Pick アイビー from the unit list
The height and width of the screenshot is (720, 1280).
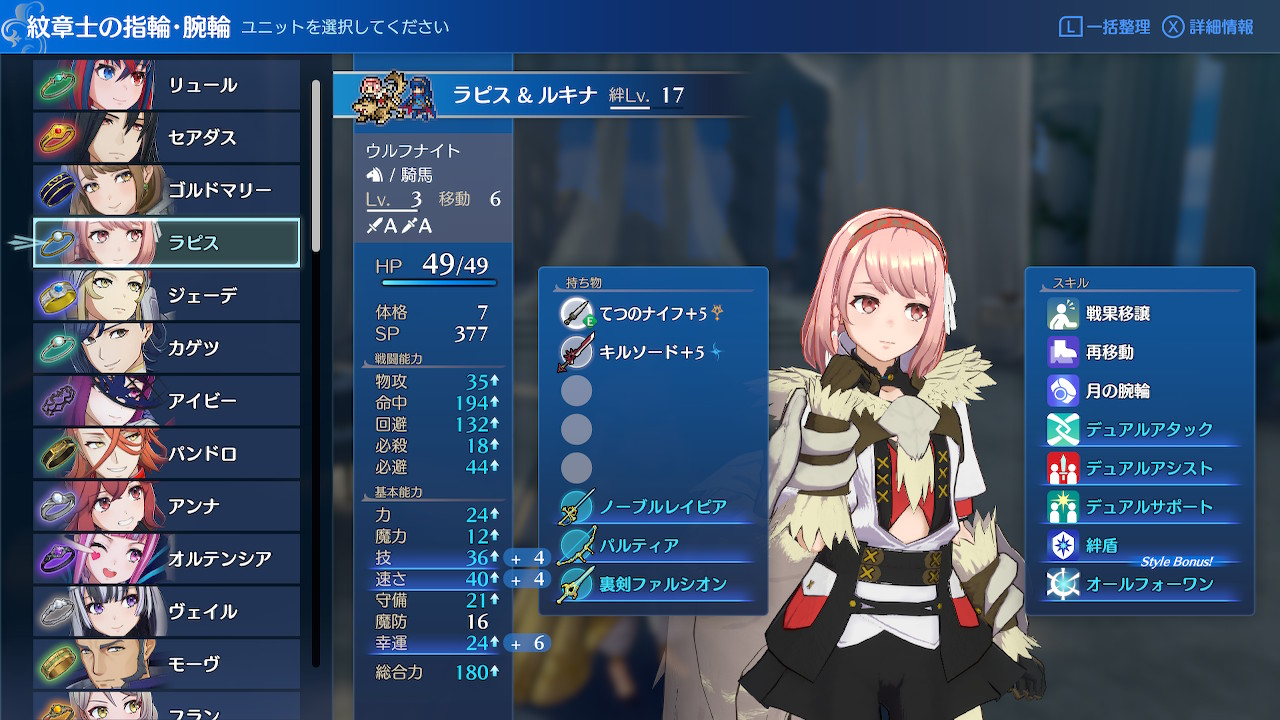pyautogui.click(x=167, y=401)
